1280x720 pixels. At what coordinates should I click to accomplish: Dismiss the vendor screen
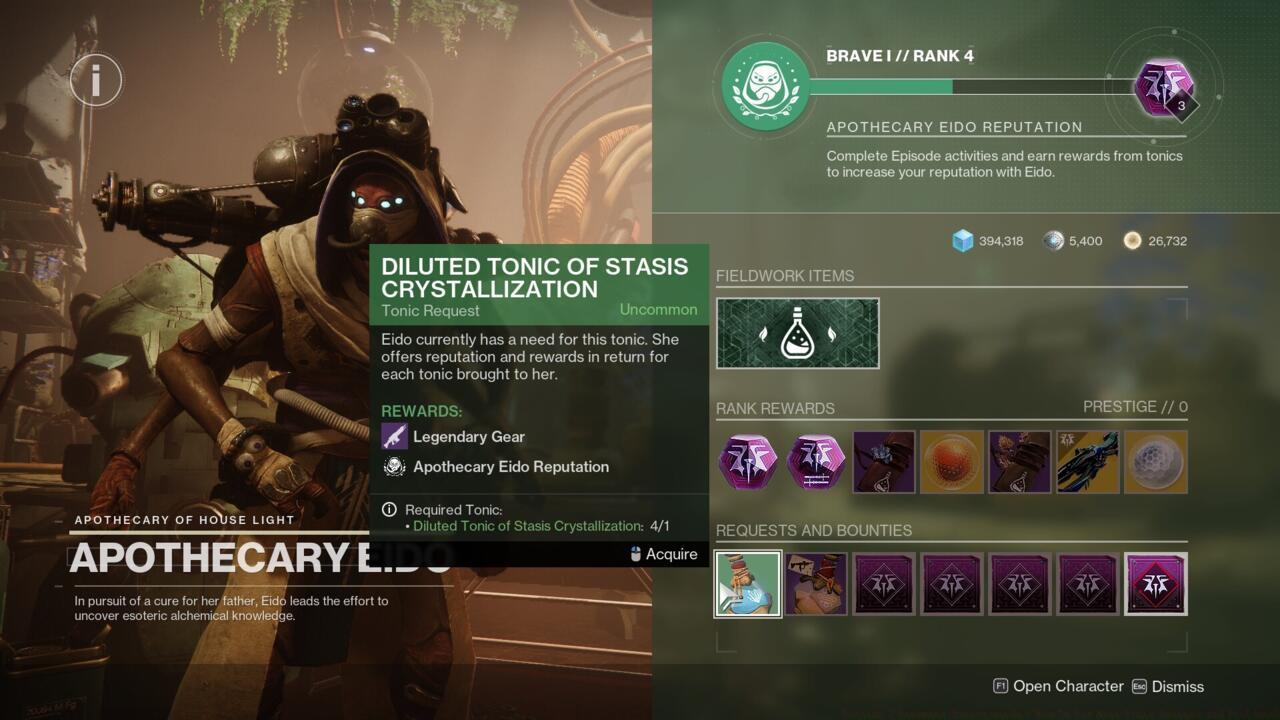(x=1167, y=686)
